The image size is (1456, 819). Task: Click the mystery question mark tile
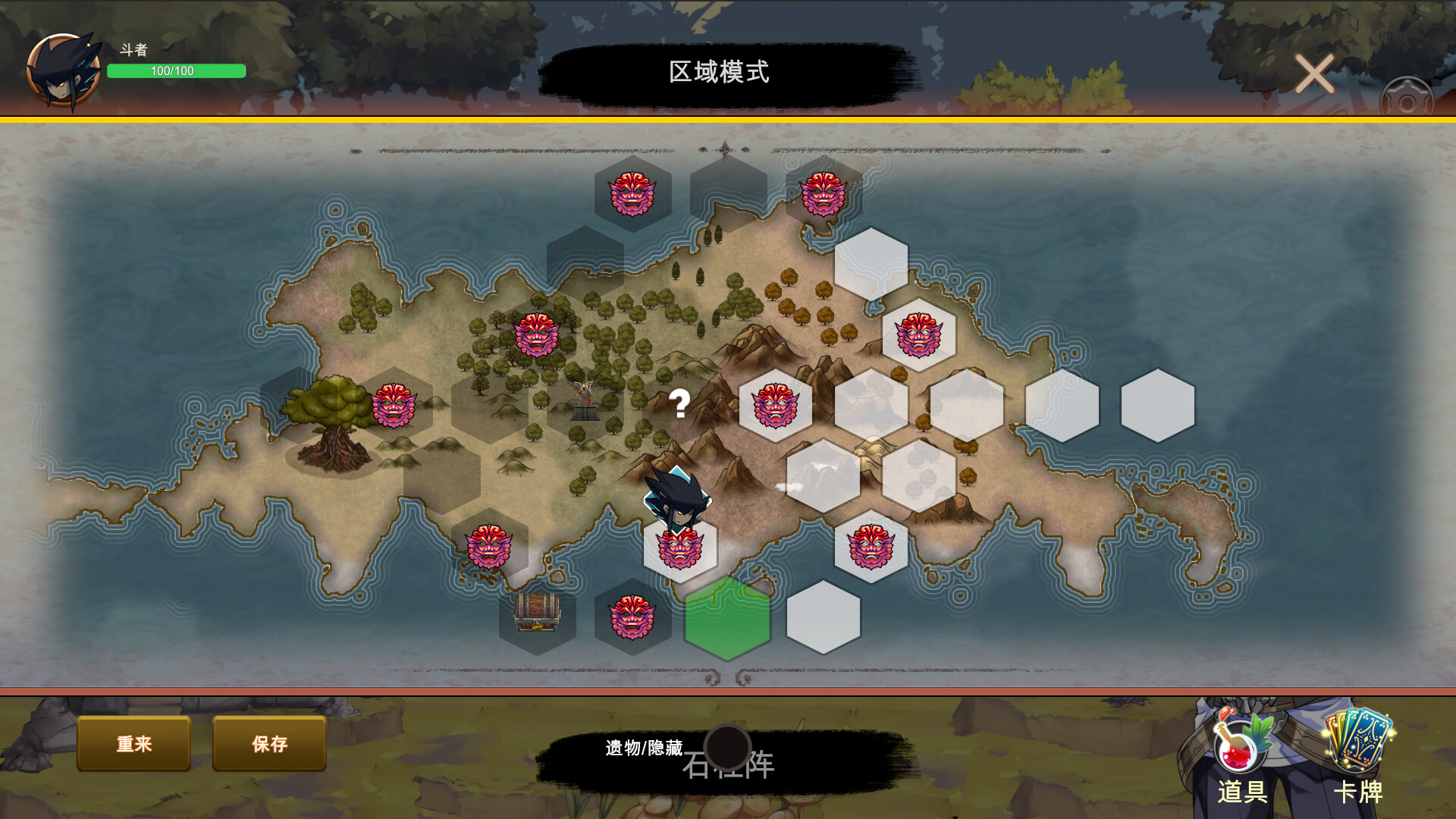(x=680, y=404)
